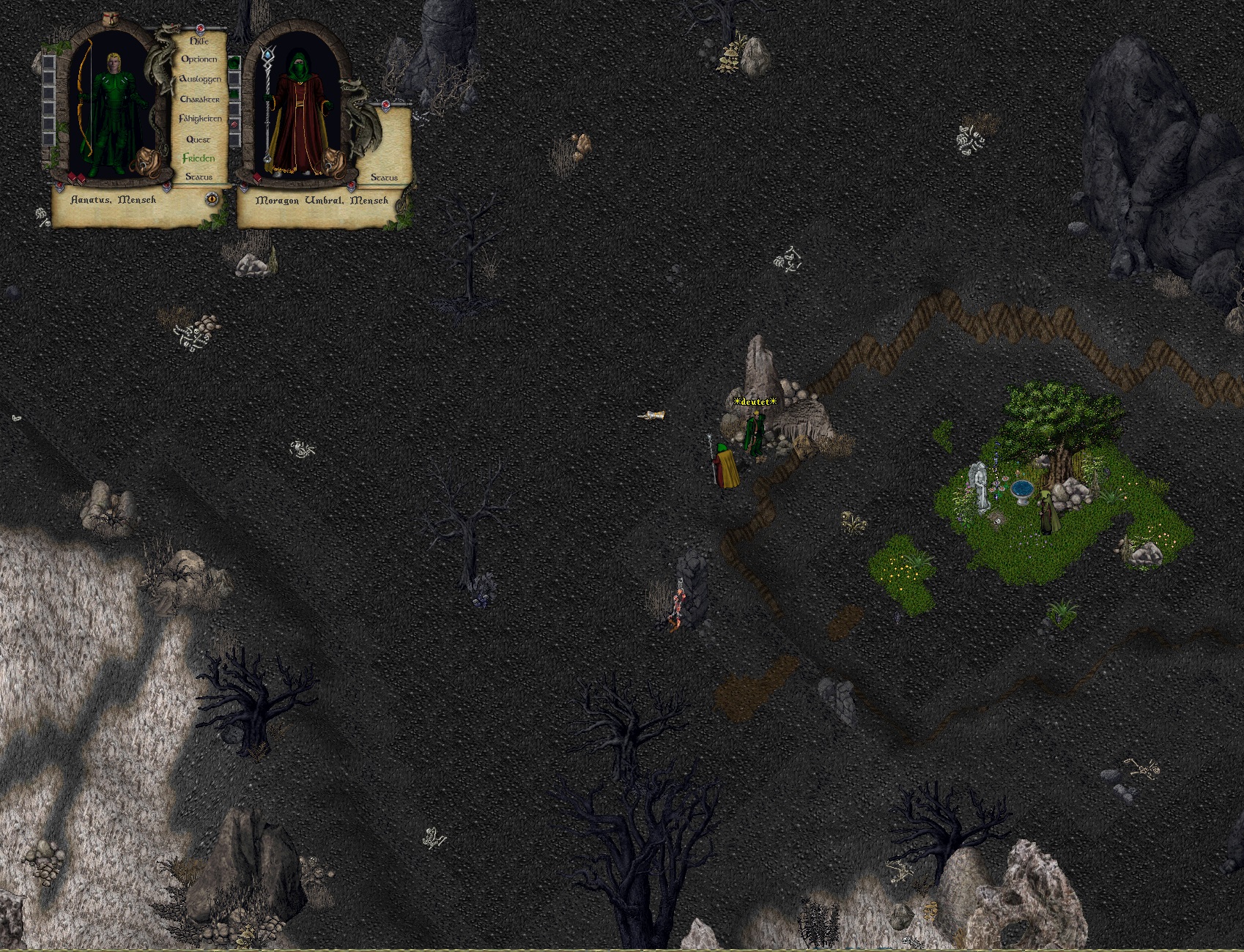The width and height of the screenshot is (1244, 952).
Task: Open Moragon Umbral's leather backpack
Action: point(334,160)
